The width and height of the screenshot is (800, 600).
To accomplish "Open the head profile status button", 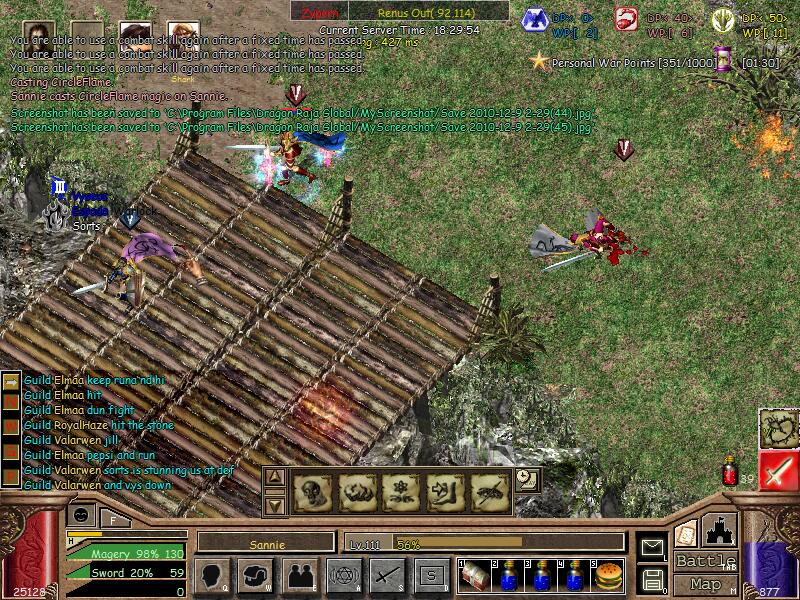I will click(x=210, y=575).
